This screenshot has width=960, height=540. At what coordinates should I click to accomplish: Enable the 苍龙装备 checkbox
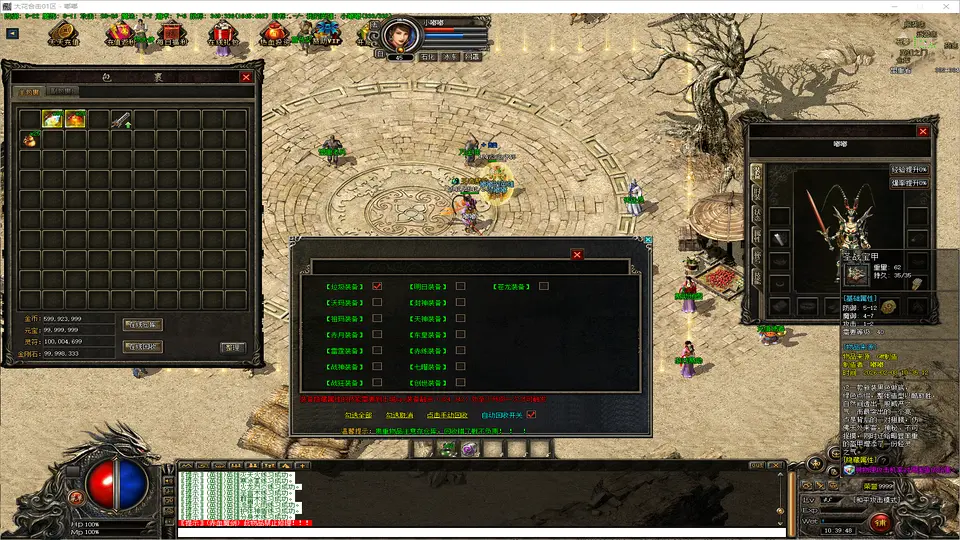pos(544,286)
